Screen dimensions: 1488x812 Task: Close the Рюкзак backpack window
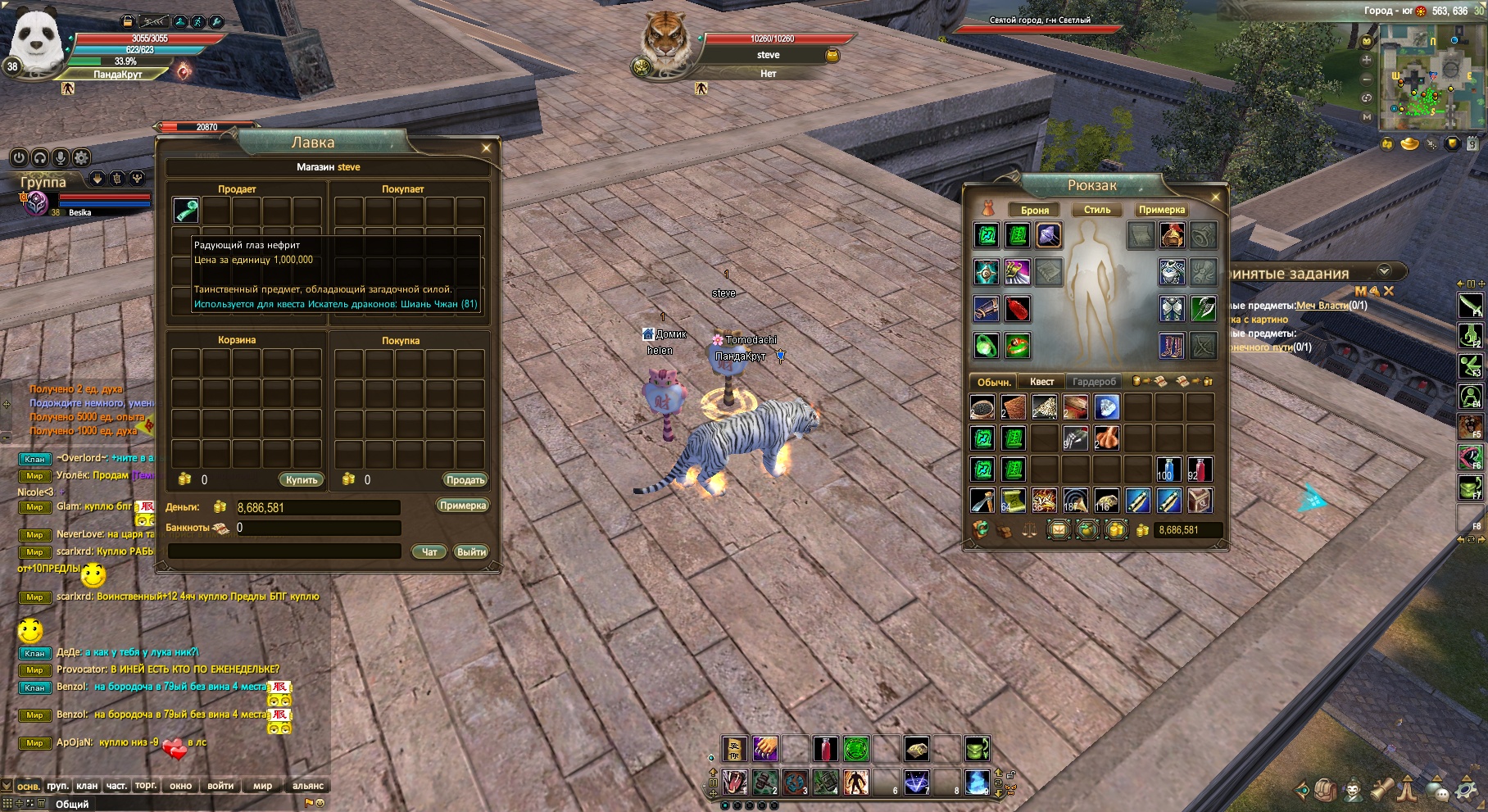tap(1215, 197)
